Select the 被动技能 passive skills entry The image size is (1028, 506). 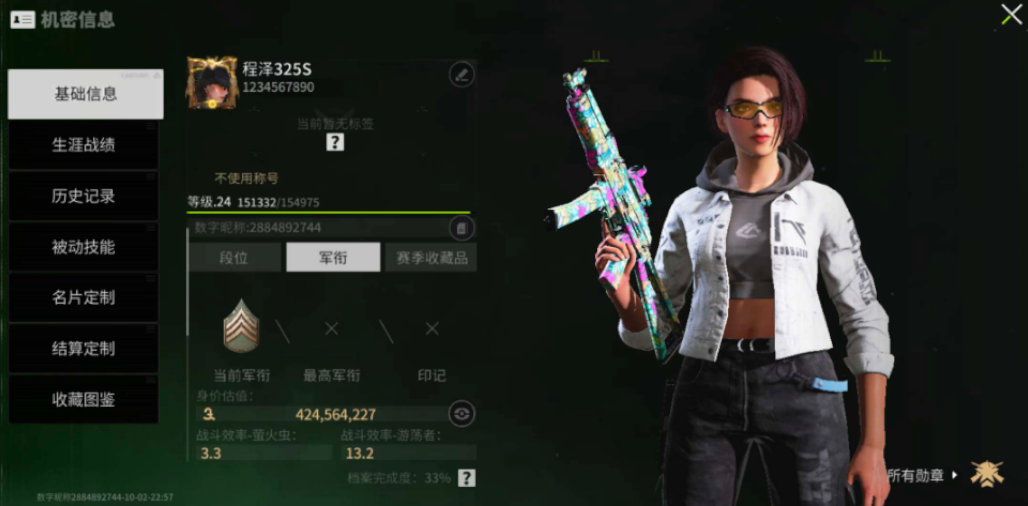click(83, 247)
